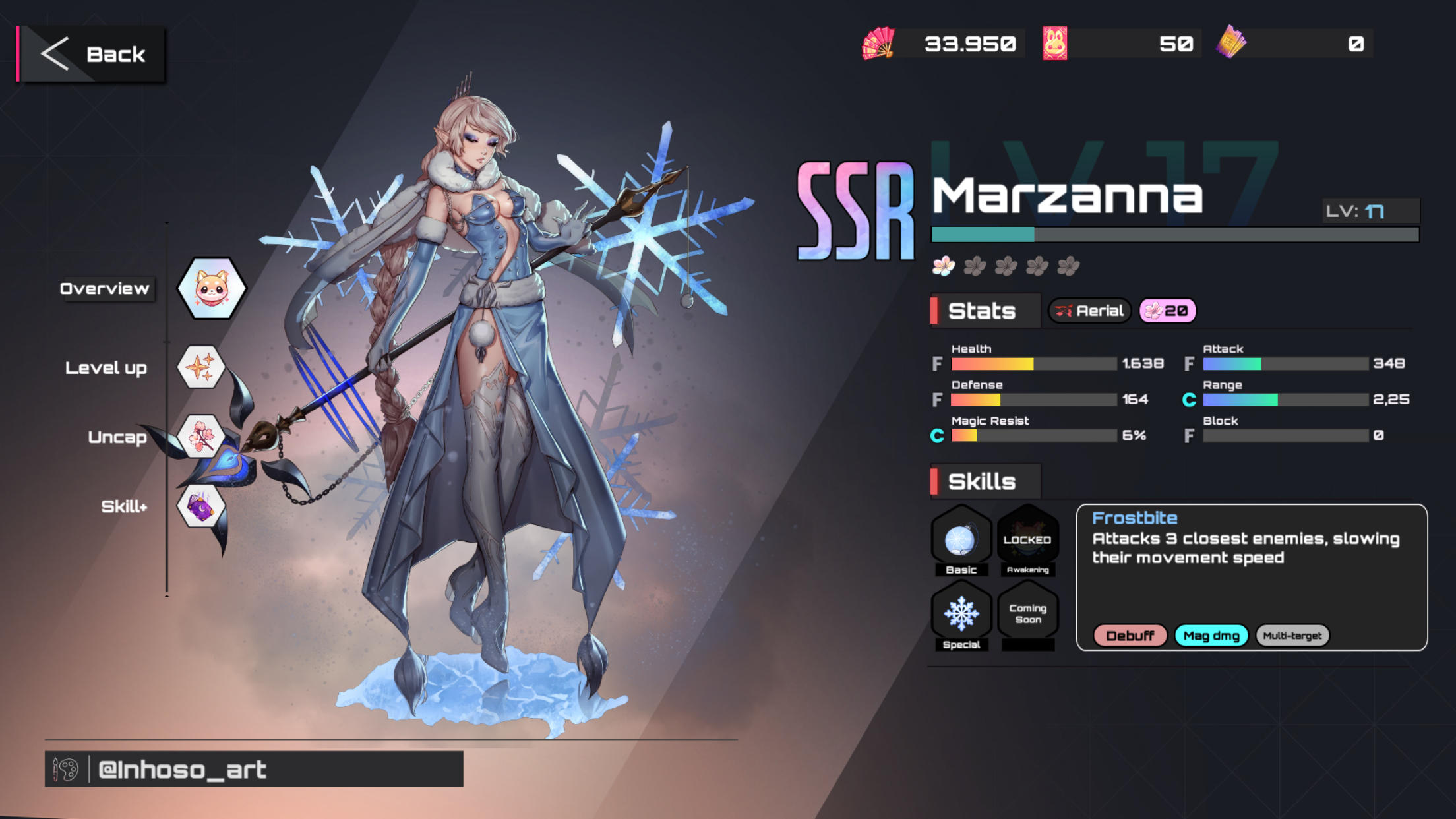Open the Overview tab with fox icon

pos(211,288)
